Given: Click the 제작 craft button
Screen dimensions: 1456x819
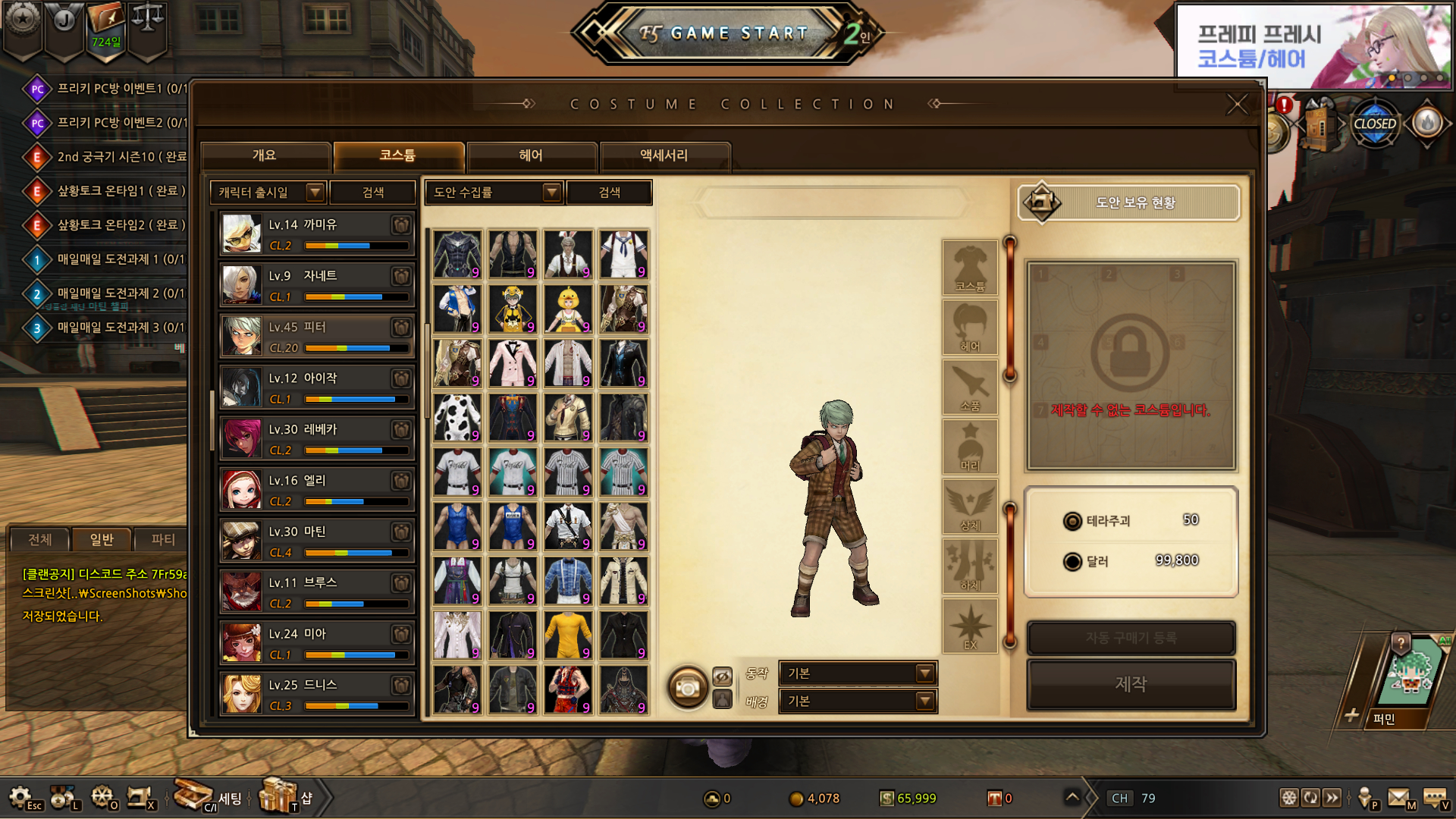Looking at the screenshot, I should tap(1131, 684).
